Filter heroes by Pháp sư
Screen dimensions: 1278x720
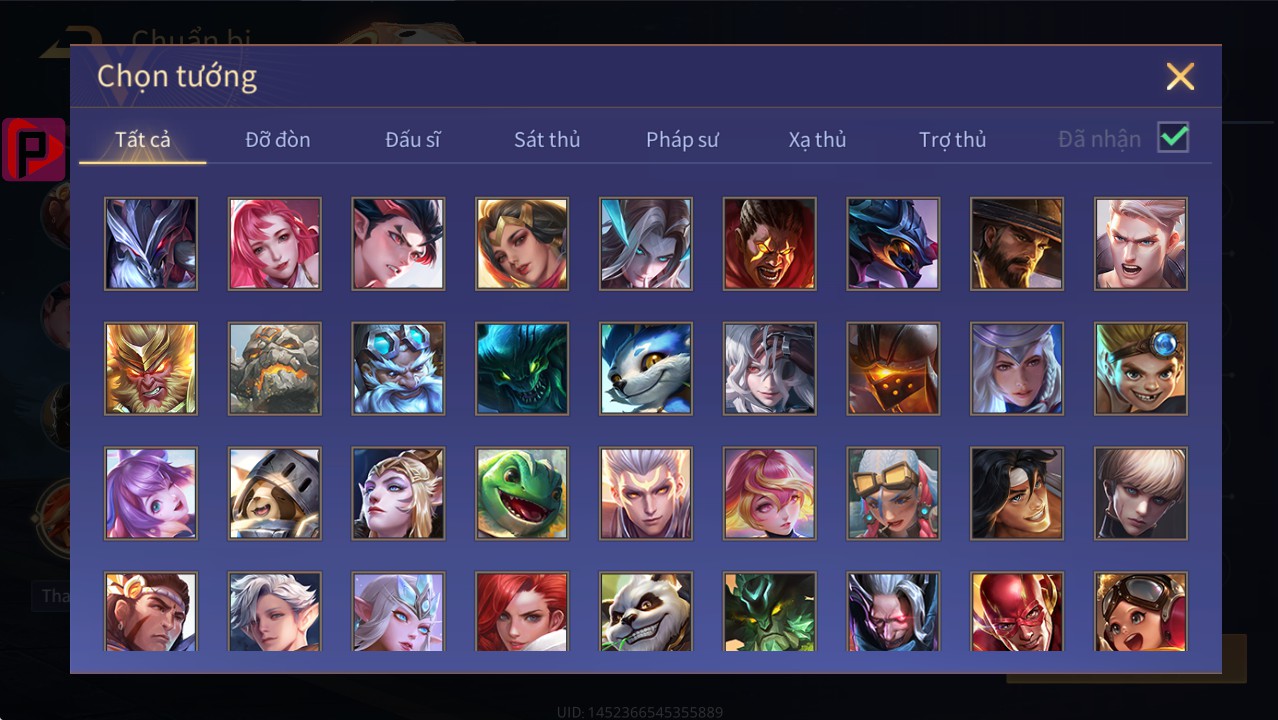(x=682, y=139)
